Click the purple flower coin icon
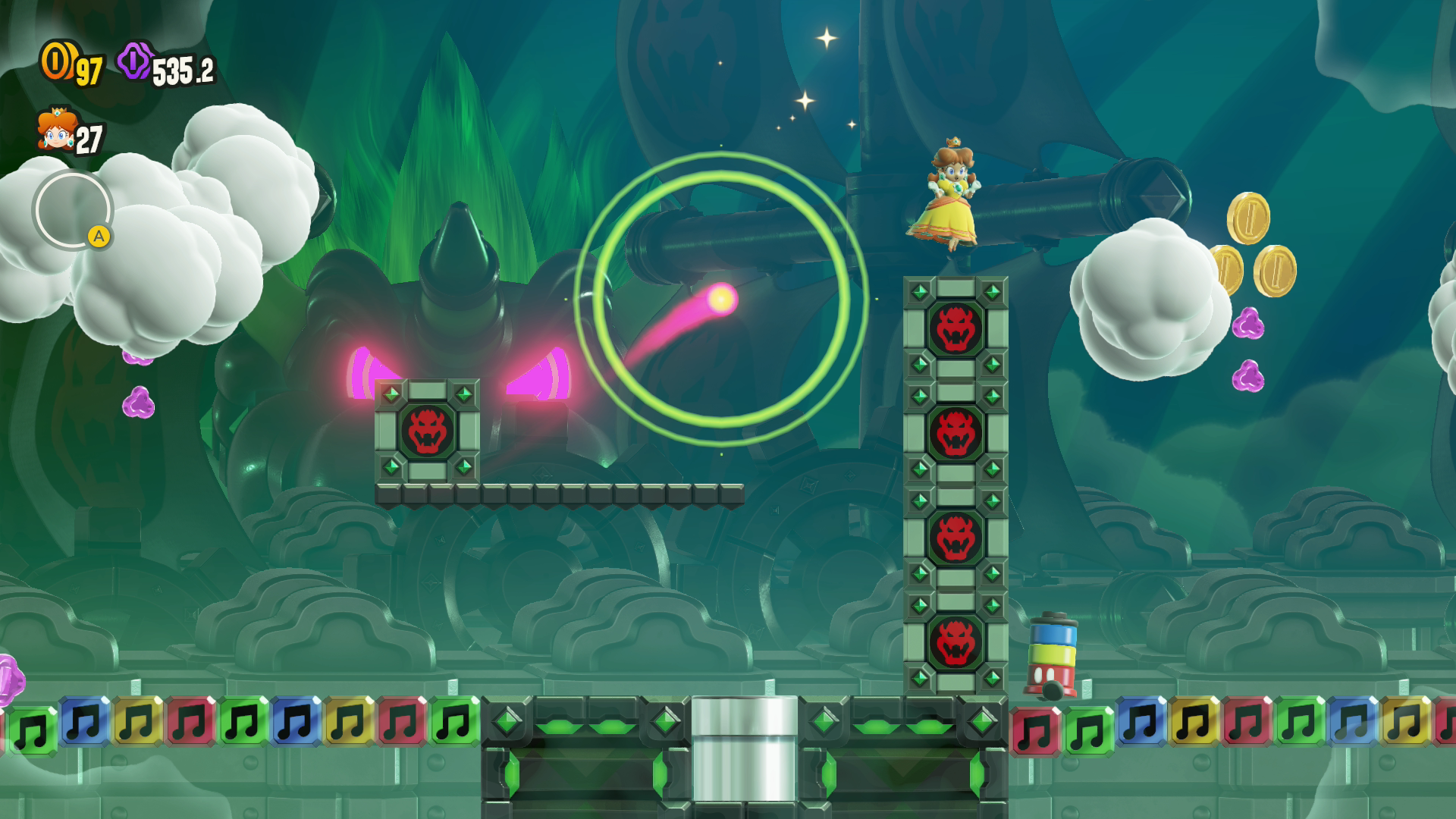 134,61
